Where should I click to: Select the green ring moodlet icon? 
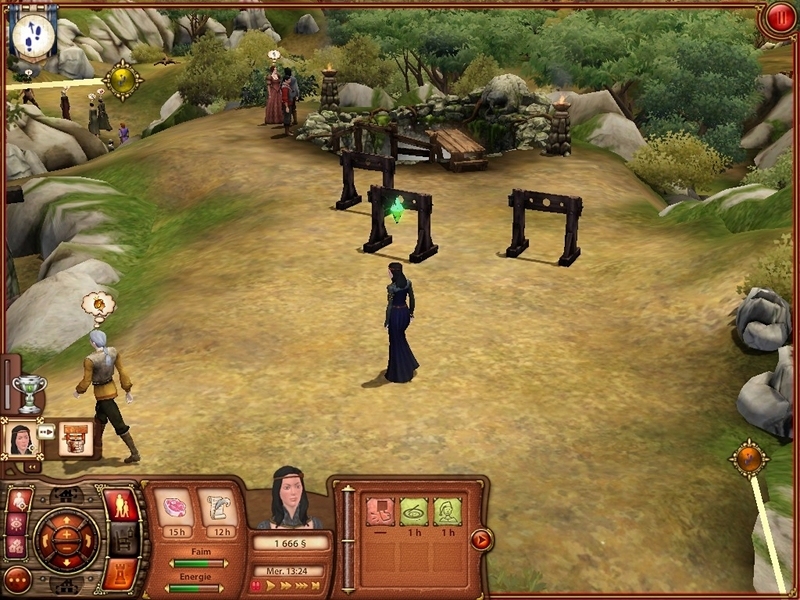(414, 511)
